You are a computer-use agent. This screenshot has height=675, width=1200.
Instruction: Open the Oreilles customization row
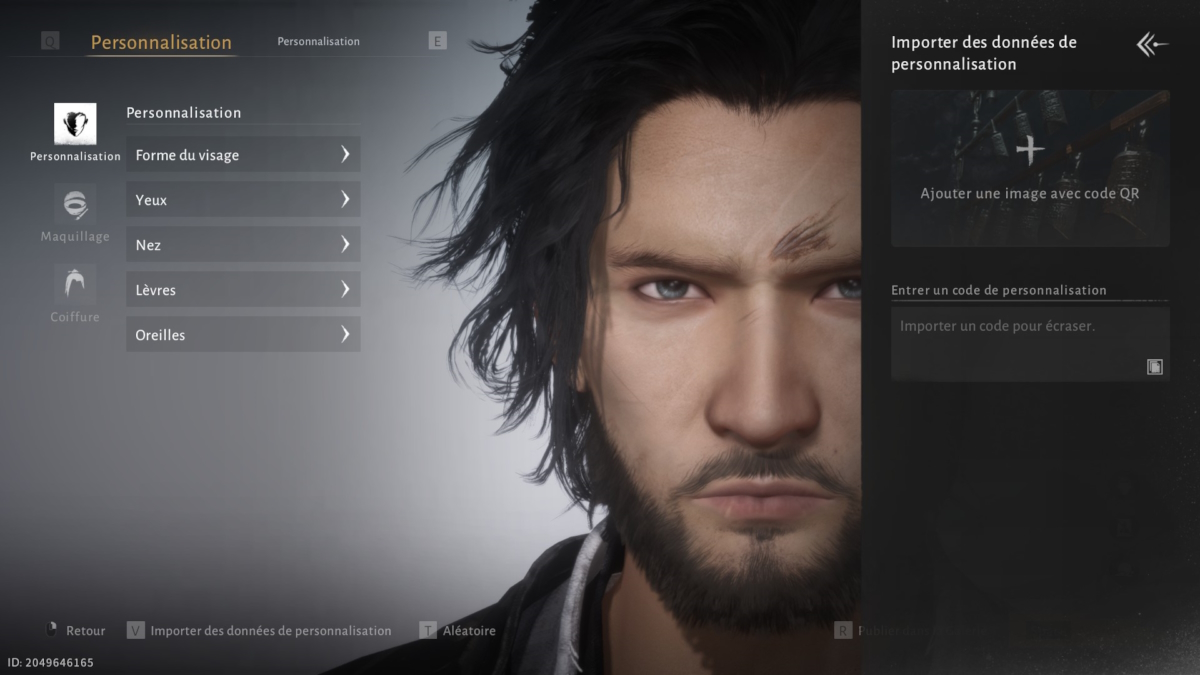(x=243, y=335)
